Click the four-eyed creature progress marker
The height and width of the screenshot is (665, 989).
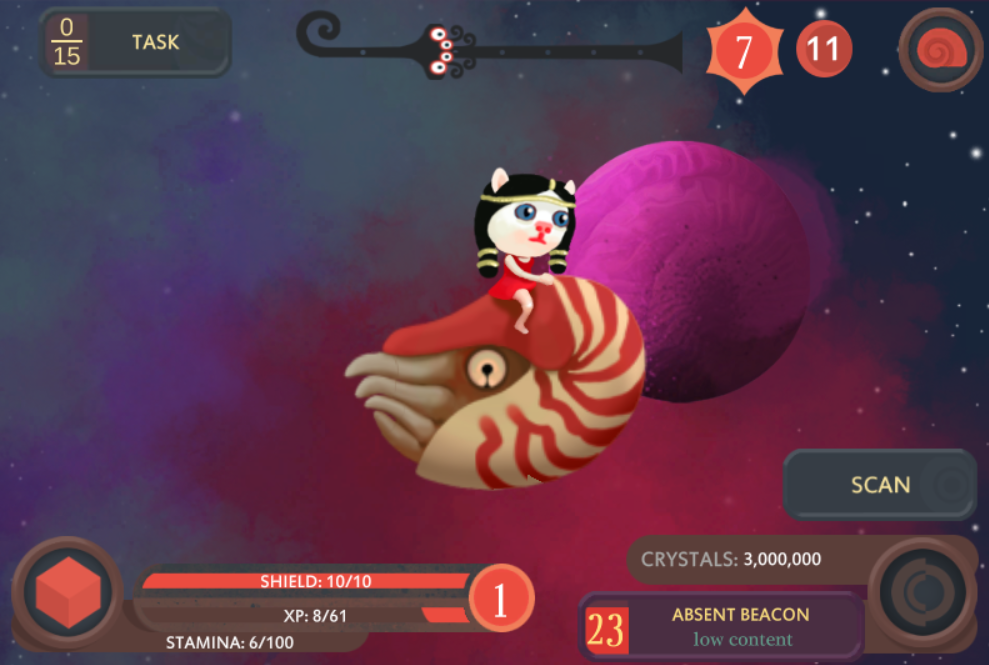coord(442,50)
